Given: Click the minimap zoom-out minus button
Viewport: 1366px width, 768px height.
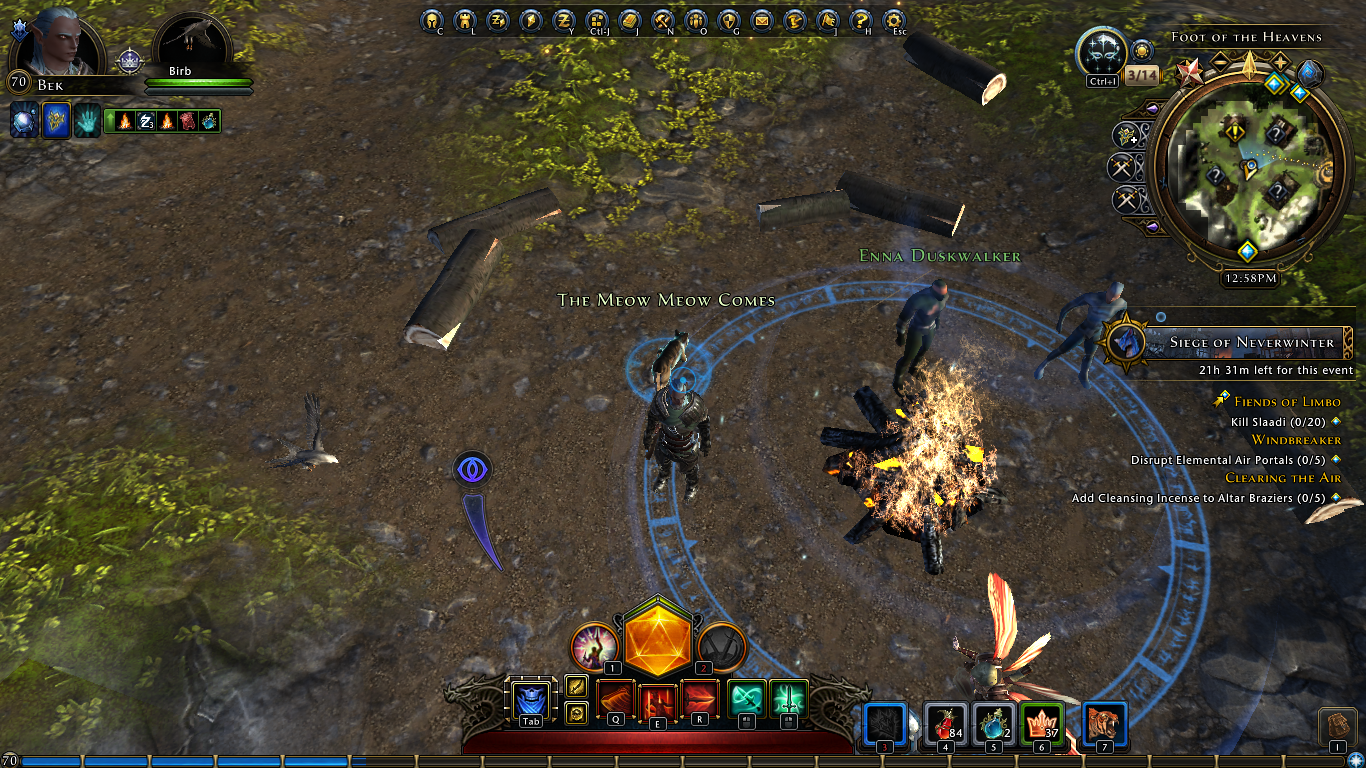Looking at the screenshot, I should (1220, 62).
